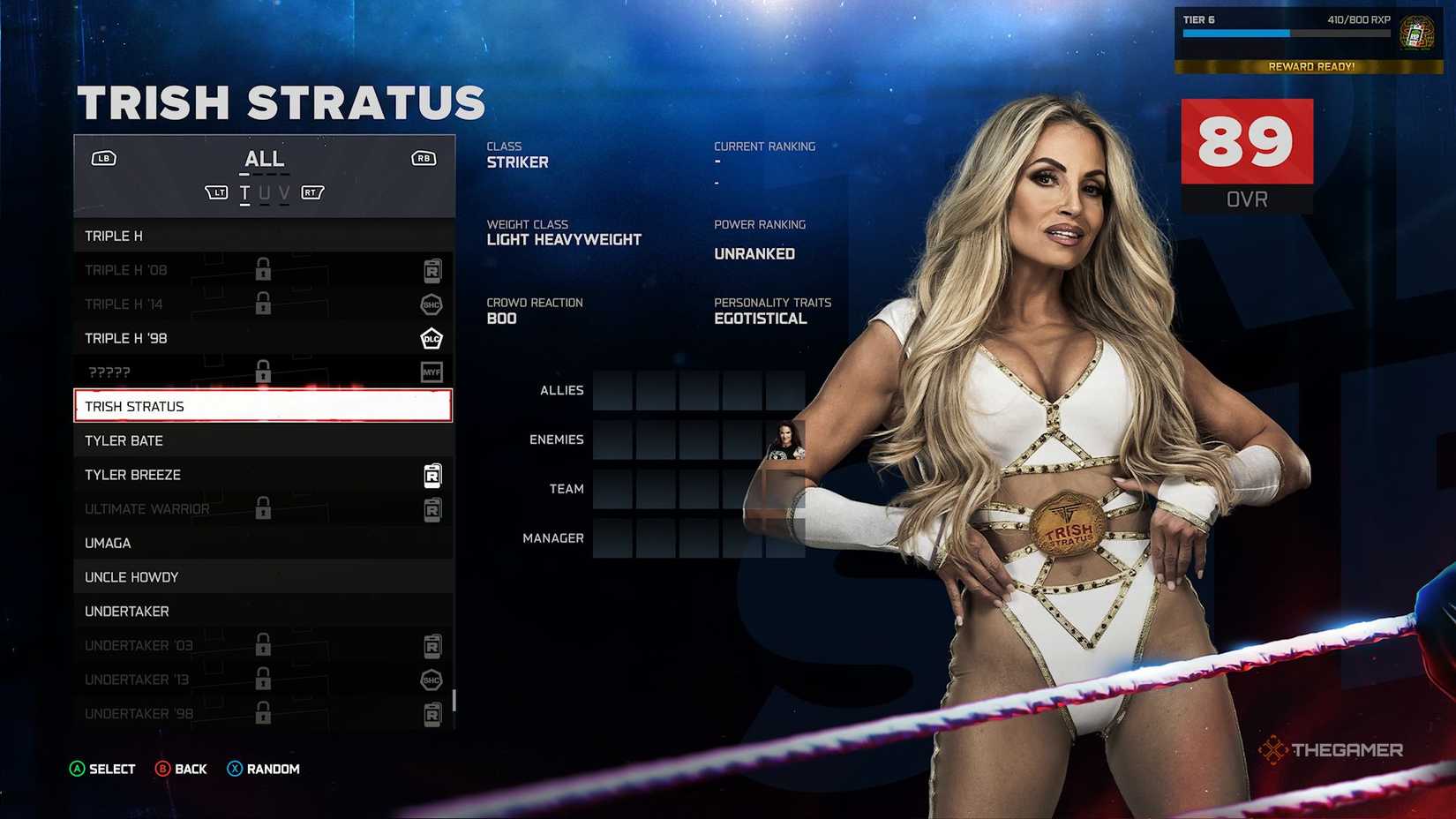Click the lock icon on Triple H '08
The width and height of the screenshot is (1456, 819).
(x=262, y=269)
